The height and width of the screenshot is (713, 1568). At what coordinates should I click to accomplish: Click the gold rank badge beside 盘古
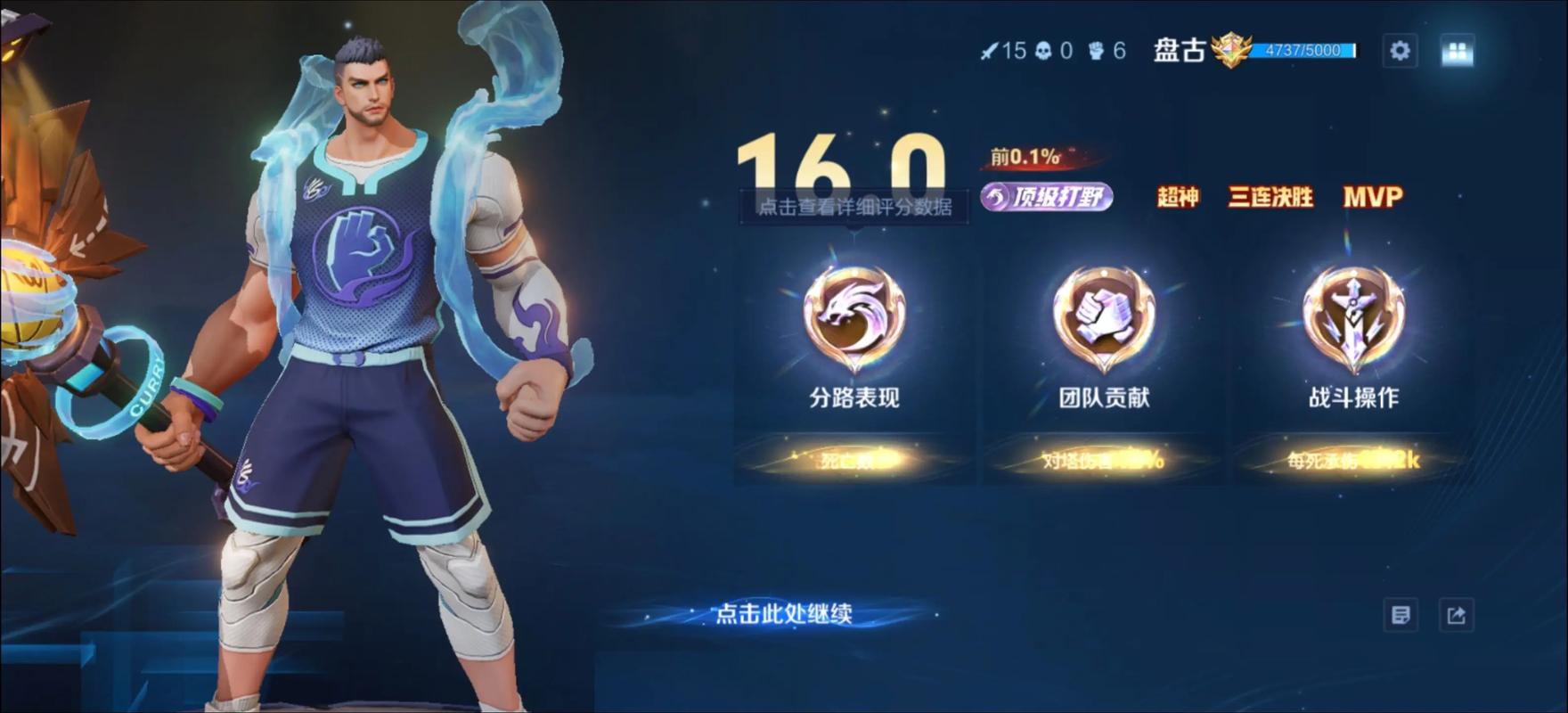click(1231, 51)
